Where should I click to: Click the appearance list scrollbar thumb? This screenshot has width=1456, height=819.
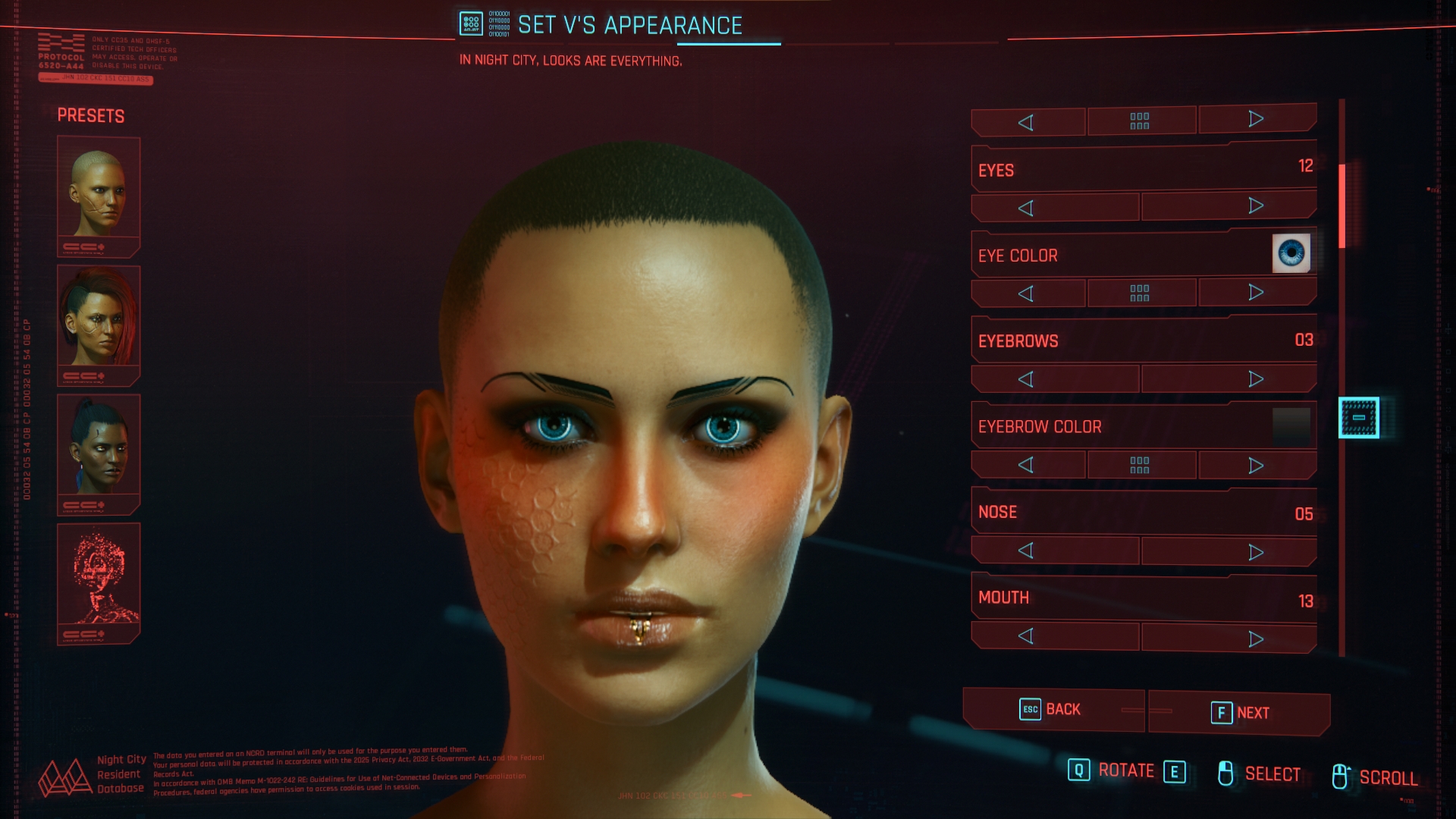pyautogui.click(x=1341, y=206)
